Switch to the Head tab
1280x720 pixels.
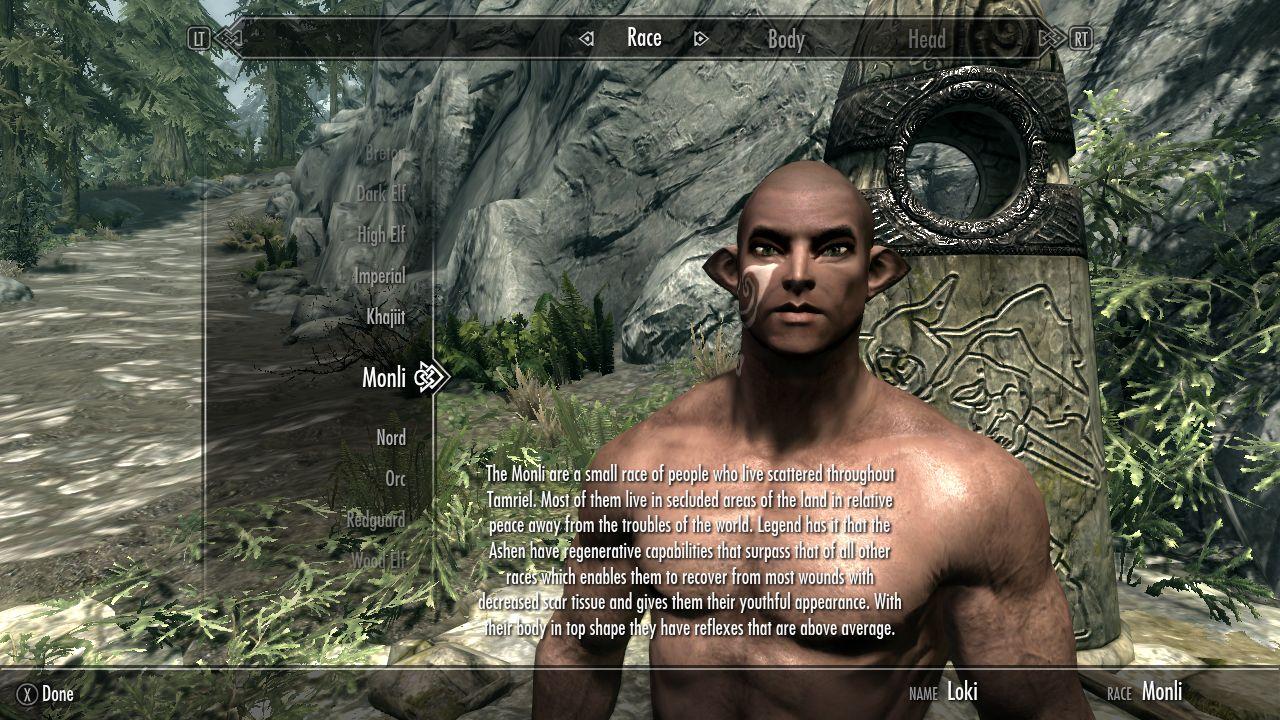pyautogui.click(x=926, y=39)
